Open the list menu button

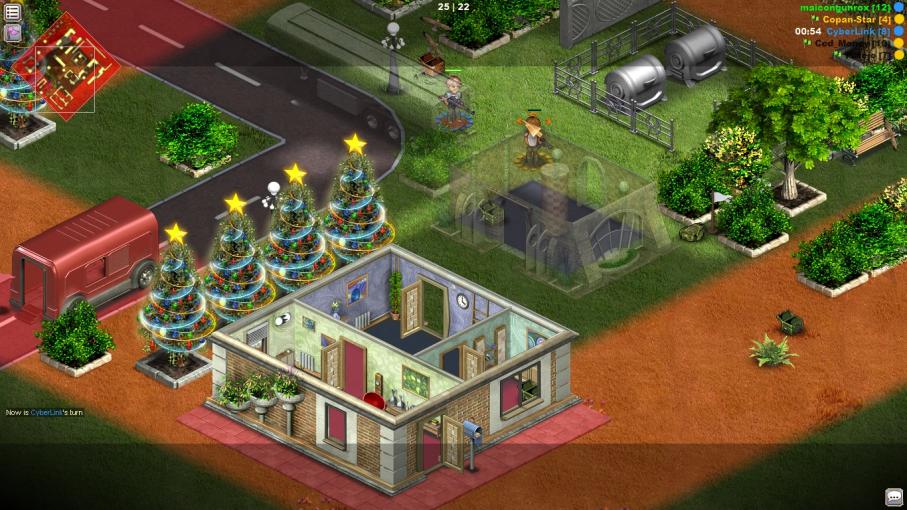(x=13, y=12)
